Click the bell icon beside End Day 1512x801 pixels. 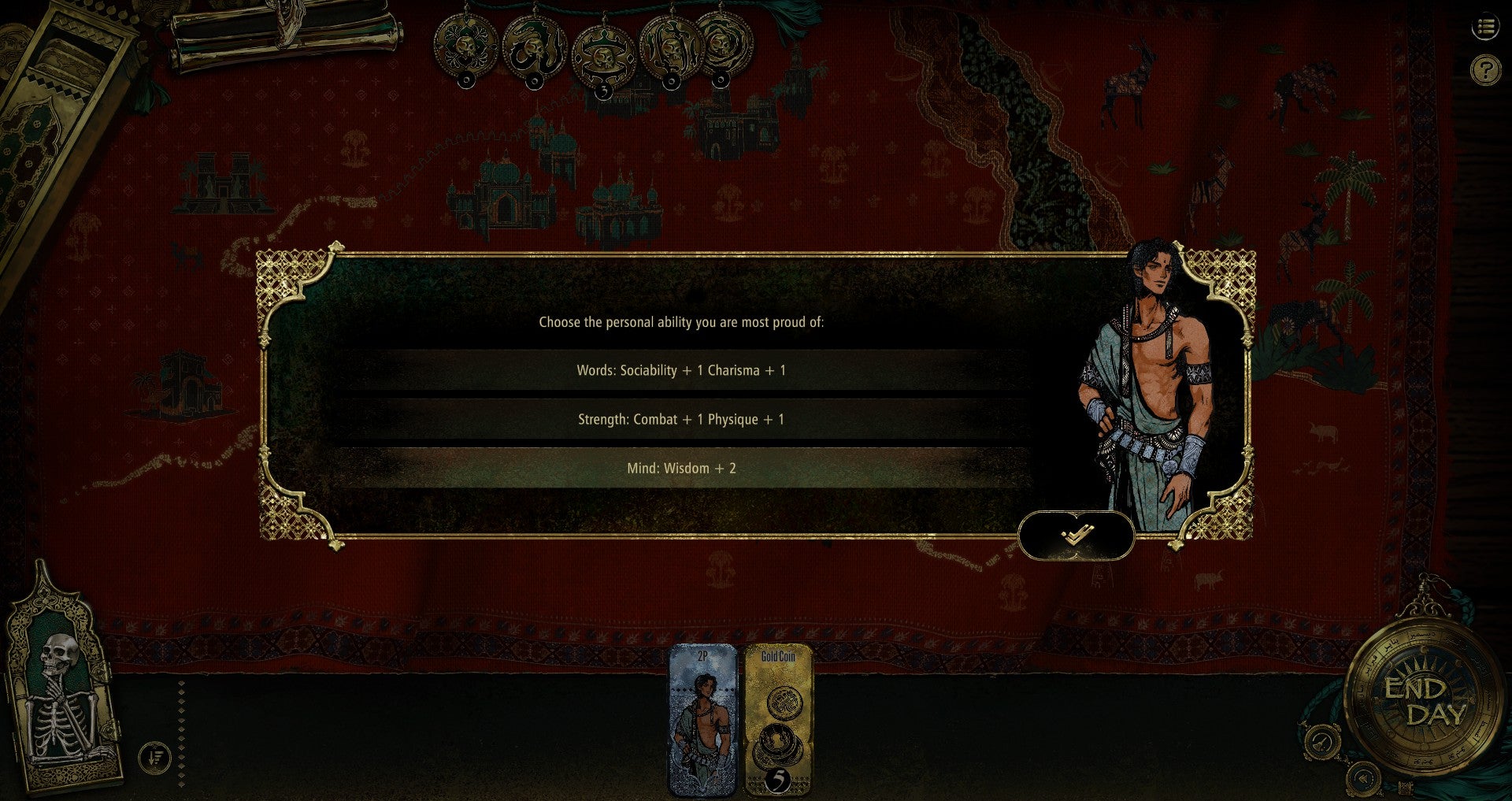click(x=1322, y=742)
